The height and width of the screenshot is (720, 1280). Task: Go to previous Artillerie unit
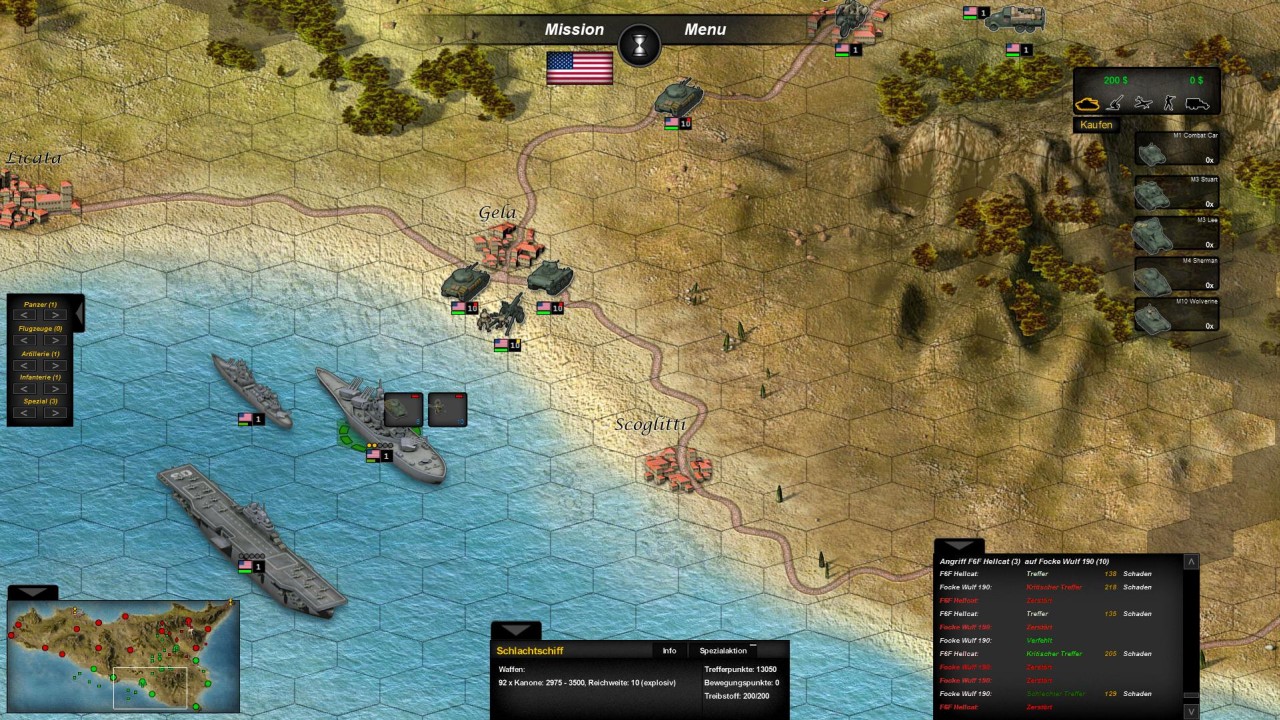(x=25, y=365)
